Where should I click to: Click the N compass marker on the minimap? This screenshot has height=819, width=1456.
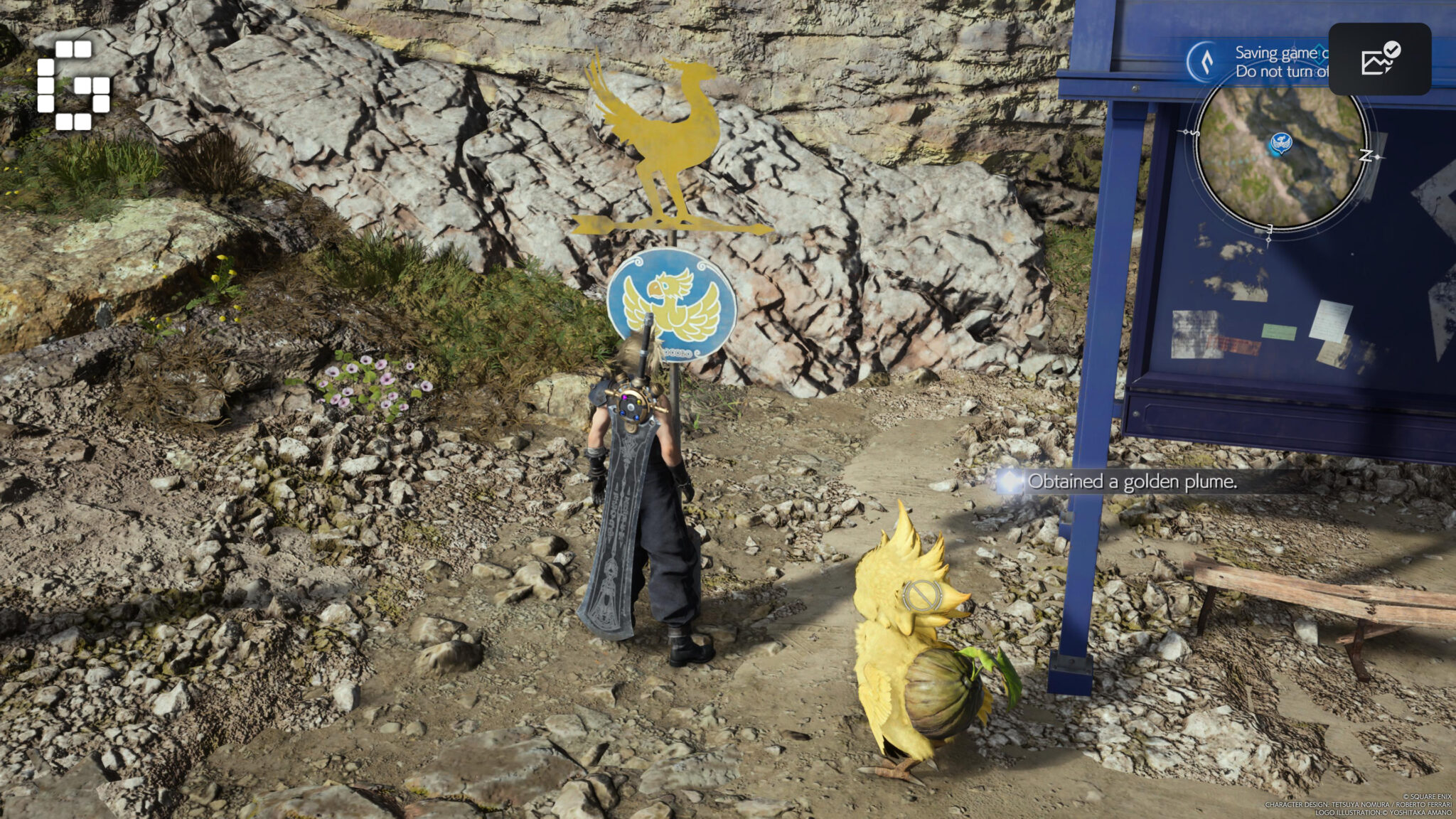pos(1367,155)
